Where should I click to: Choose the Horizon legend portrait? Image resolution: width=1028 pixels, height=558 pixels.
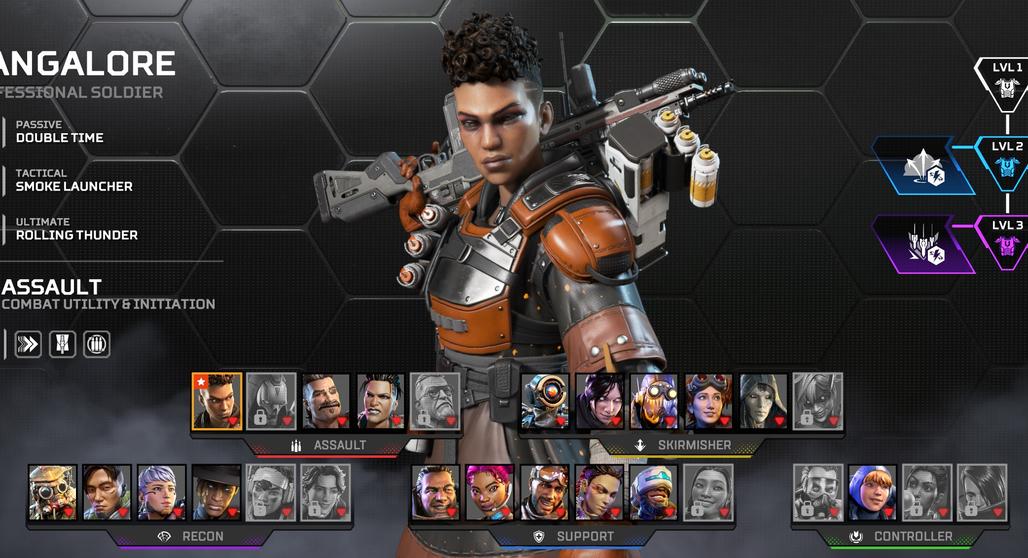(x=708, y=401)
